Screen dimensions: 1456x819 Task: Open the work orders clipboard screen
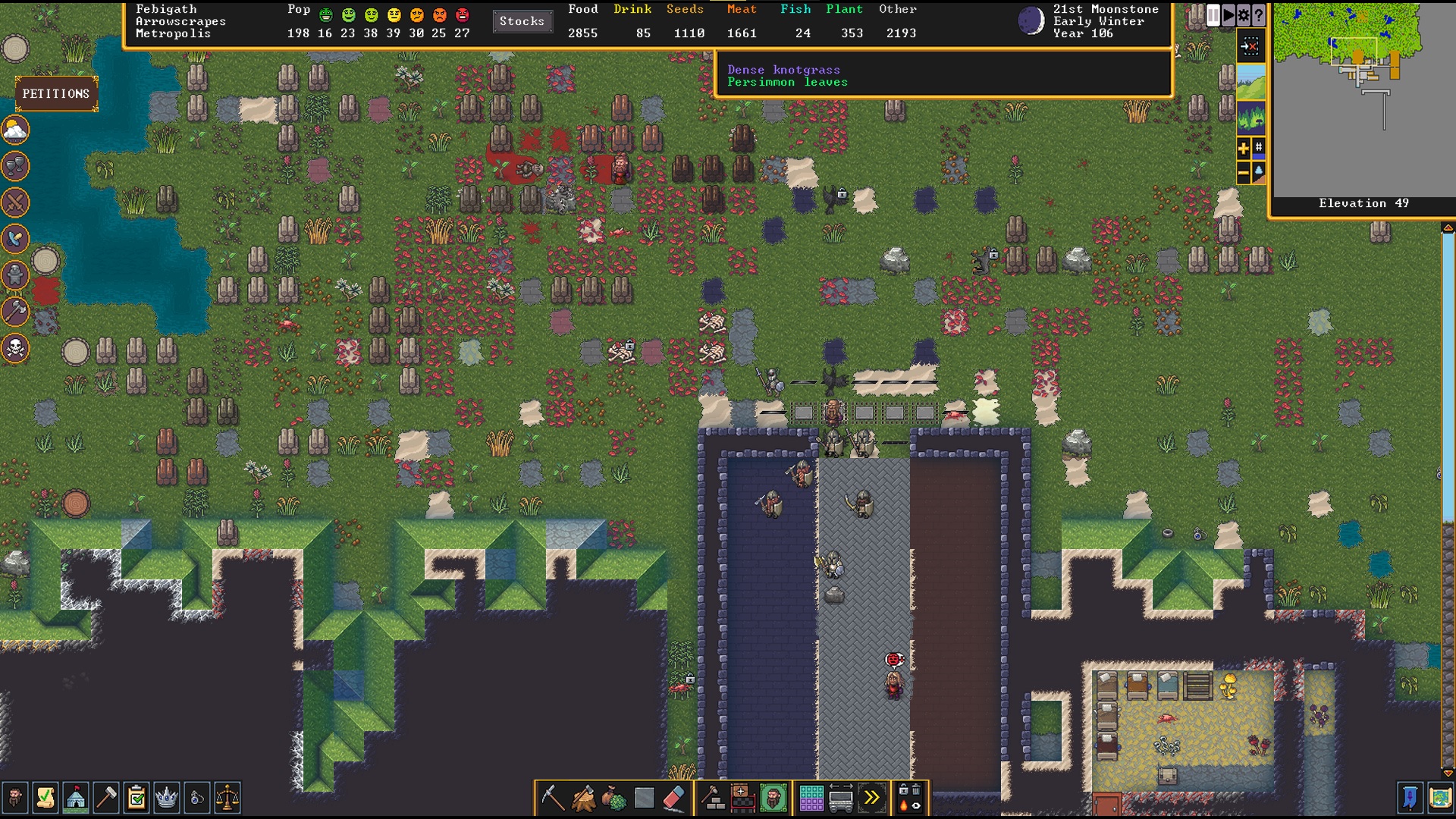[x=136, y=797]
